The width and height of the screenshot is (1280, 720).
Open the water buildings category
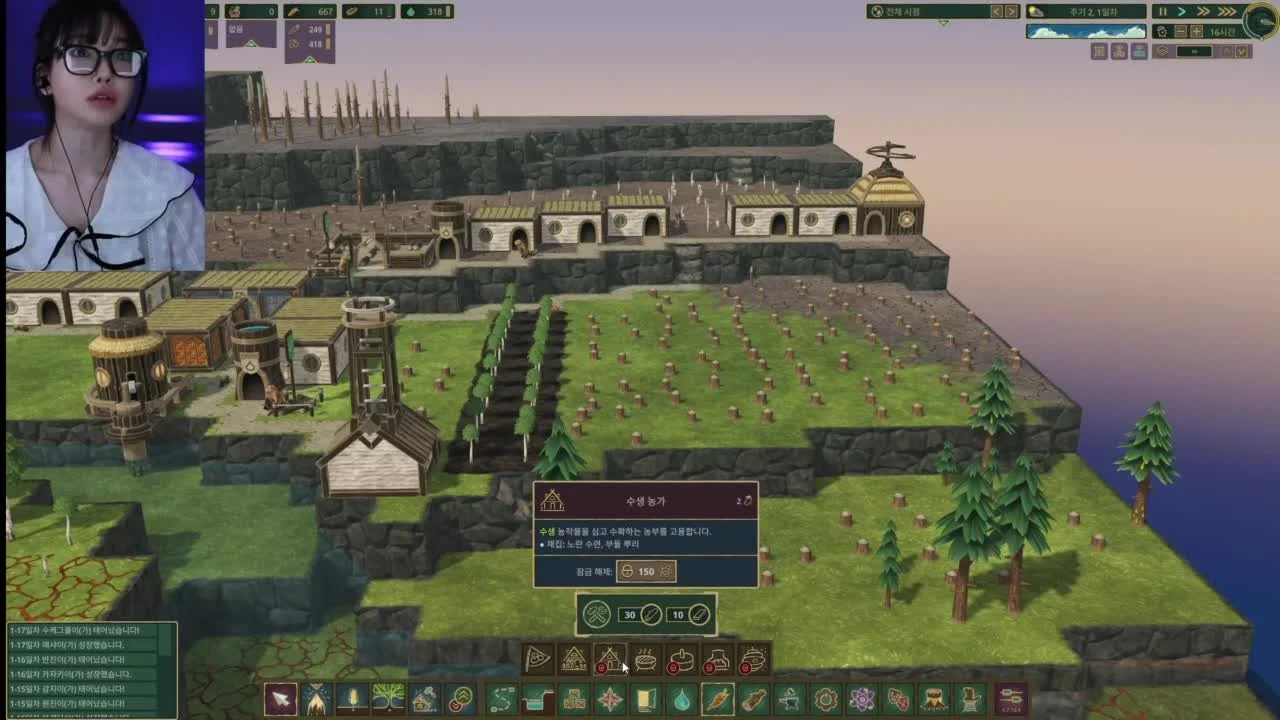(681, 699)
